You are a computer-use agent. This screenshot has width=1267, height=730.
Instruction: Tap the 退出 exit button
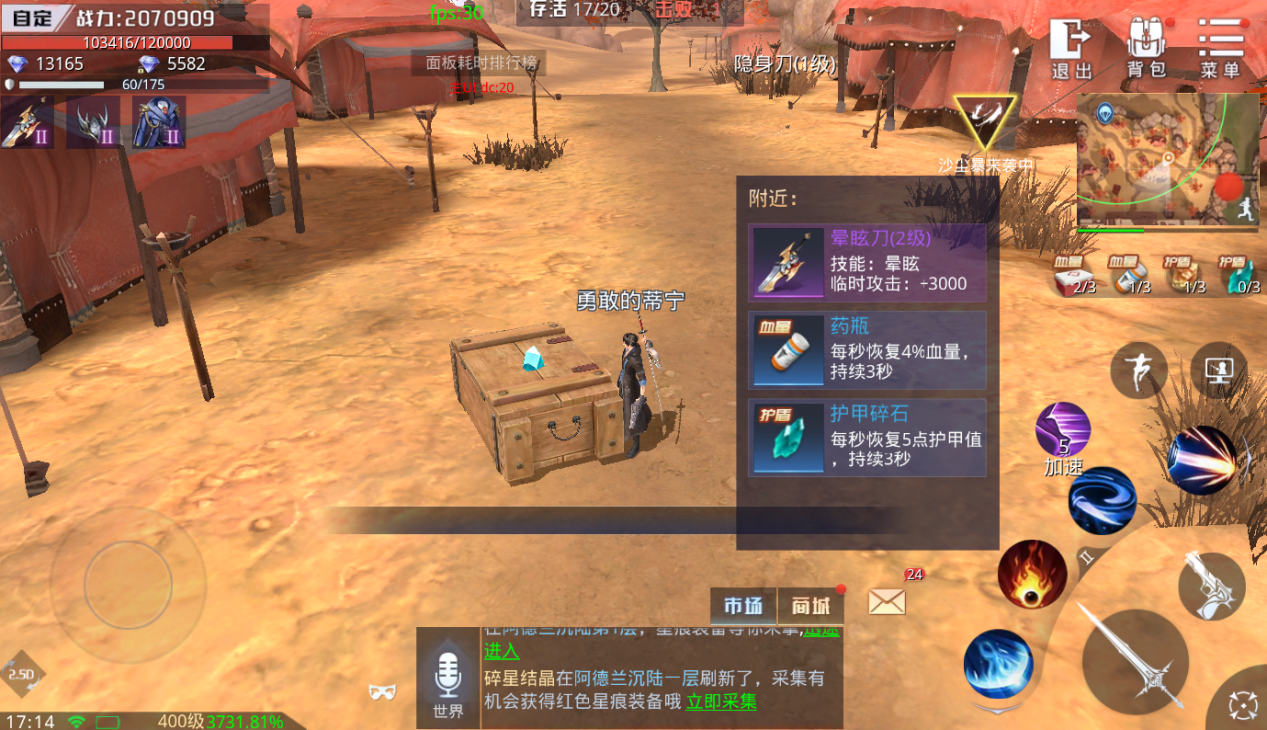pyautogui.click(x=1071, y=48)
